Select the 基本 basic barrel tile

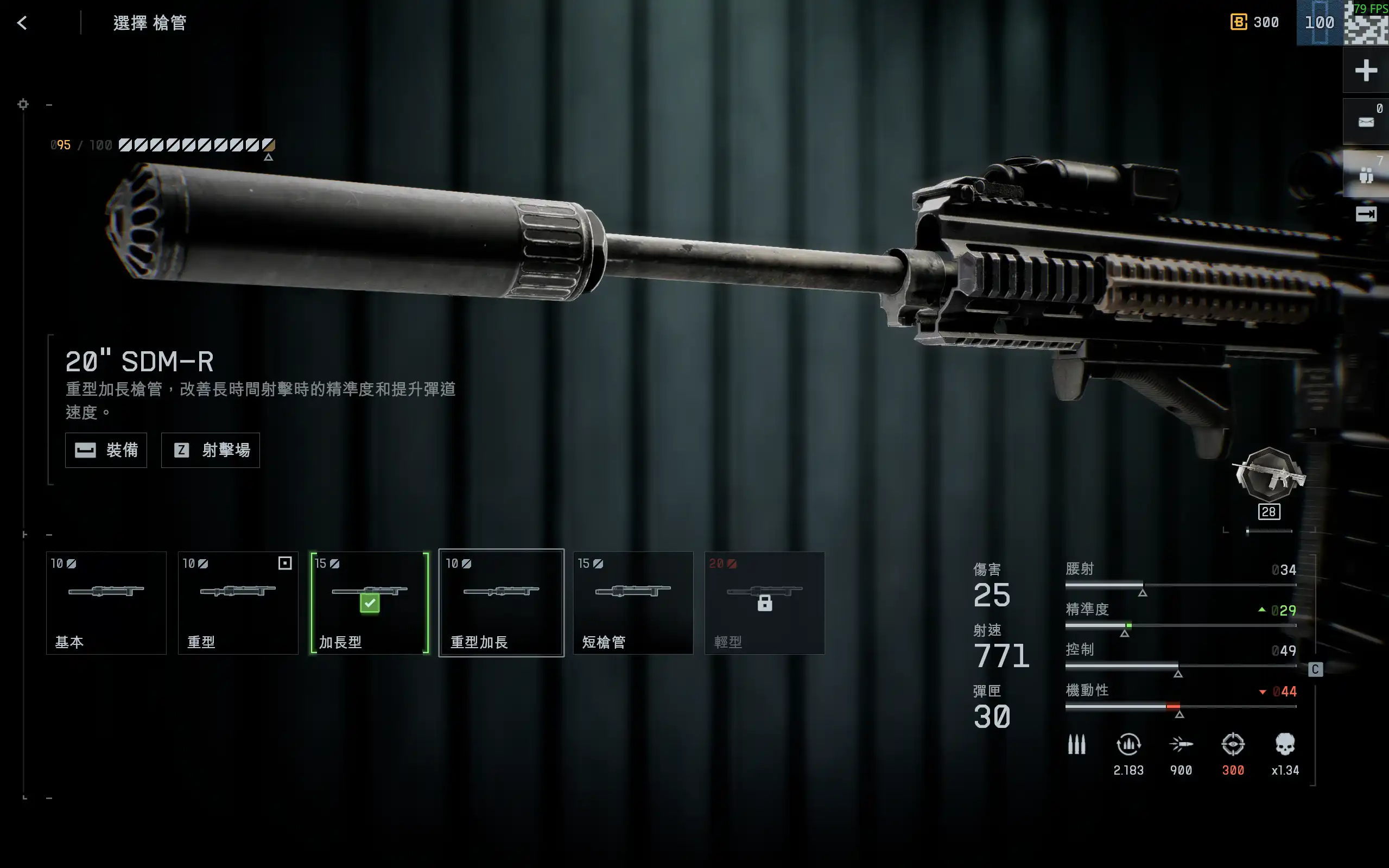[106, 603]
